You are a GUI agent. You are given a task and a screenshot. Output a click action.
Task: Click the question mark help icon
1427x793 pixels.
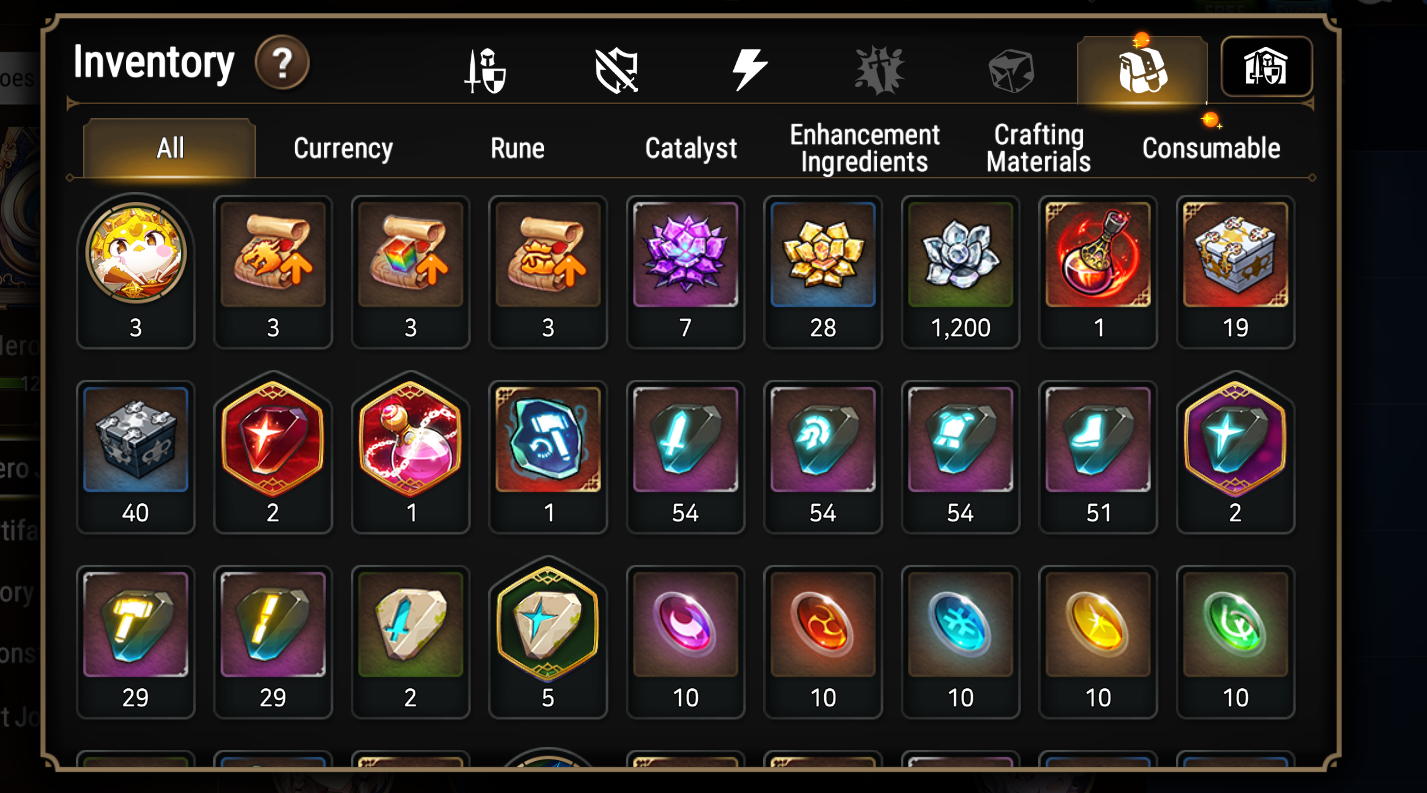pyautogui.click(x=281, y=63)
